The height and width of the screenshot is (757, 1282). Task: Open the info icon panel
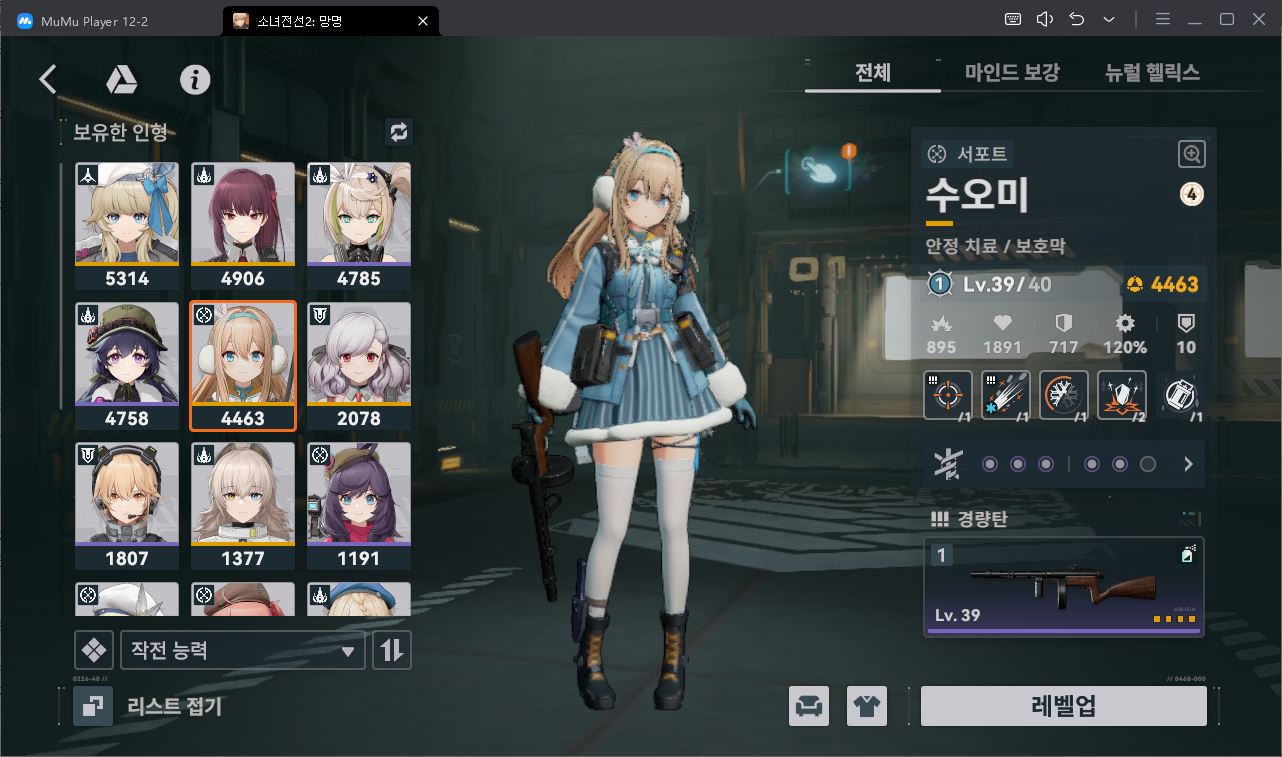click(195, 80)
